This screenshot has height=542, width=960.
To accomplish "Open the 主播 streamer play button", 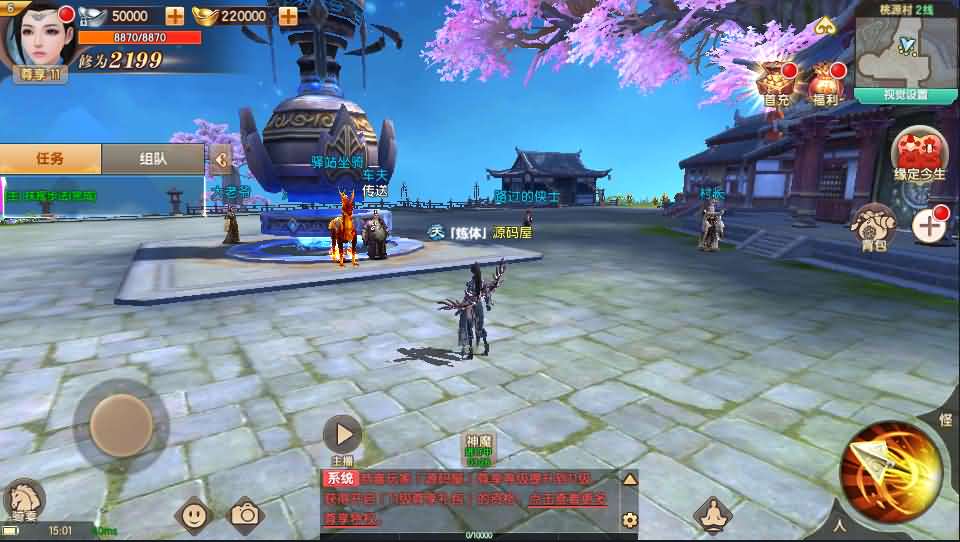I will pyautogui.click(x=343, y=435).
